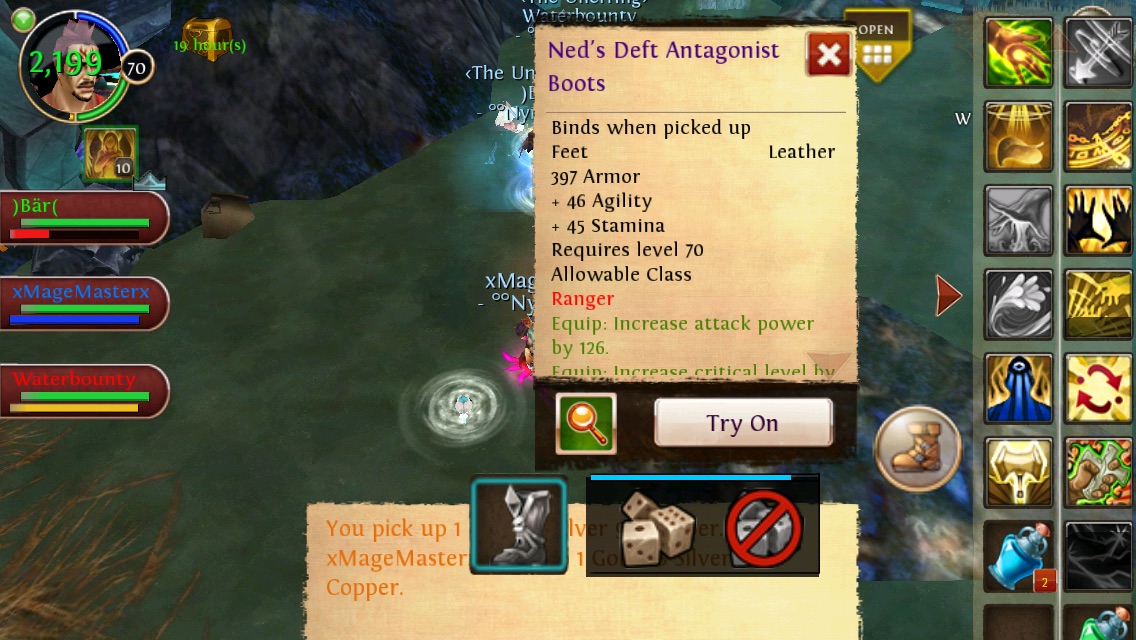1136x640 pixels.
Task: Check the golden figure buff icon
Action: 110,154
